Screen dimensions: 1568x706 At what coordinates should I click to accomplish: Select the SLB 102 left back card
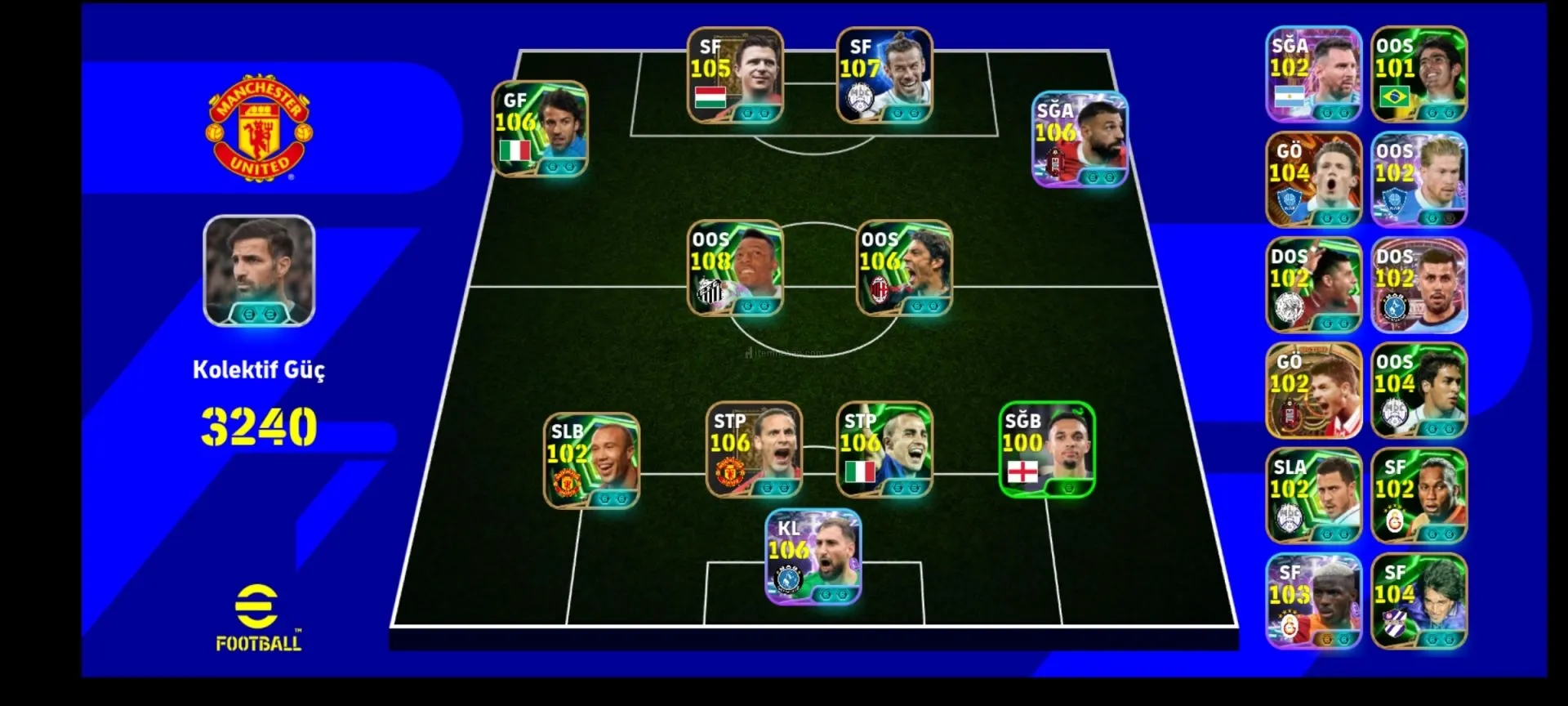(592, 461)
